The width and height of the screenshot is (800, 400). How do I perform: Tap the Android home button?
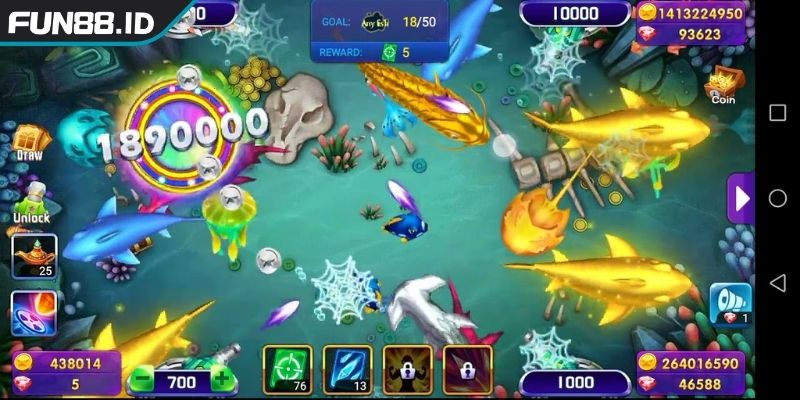coord(777,198)
